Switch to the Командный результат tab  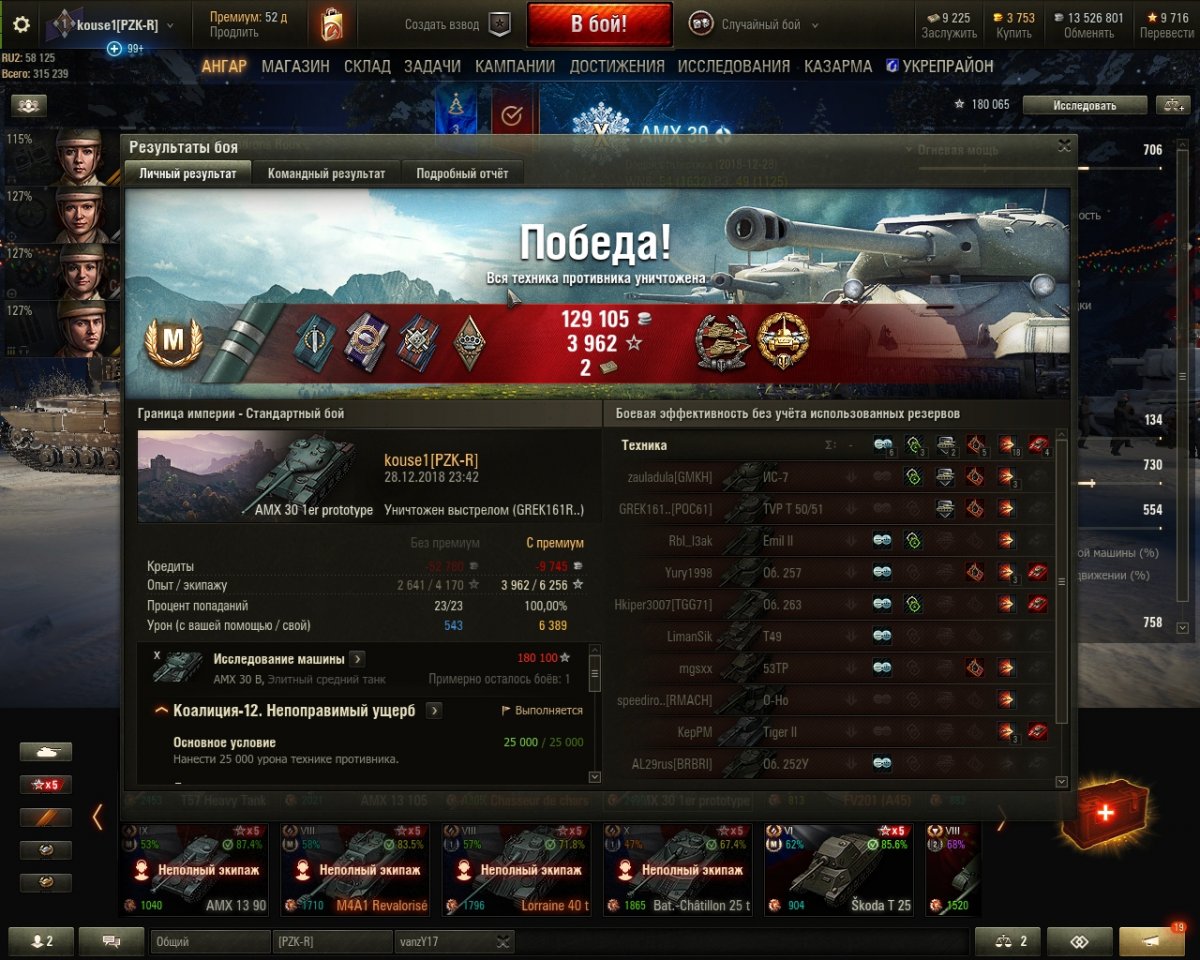[326, 173]
